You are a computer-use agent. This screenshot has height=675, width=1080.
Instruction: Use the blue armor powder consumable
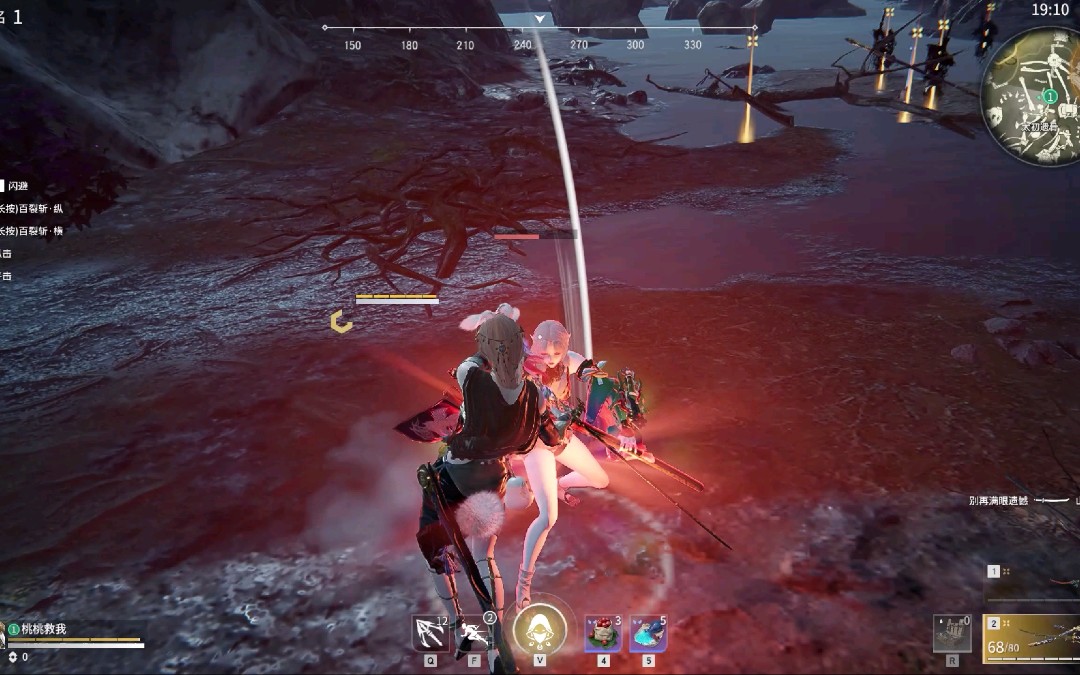click(648, 633)
